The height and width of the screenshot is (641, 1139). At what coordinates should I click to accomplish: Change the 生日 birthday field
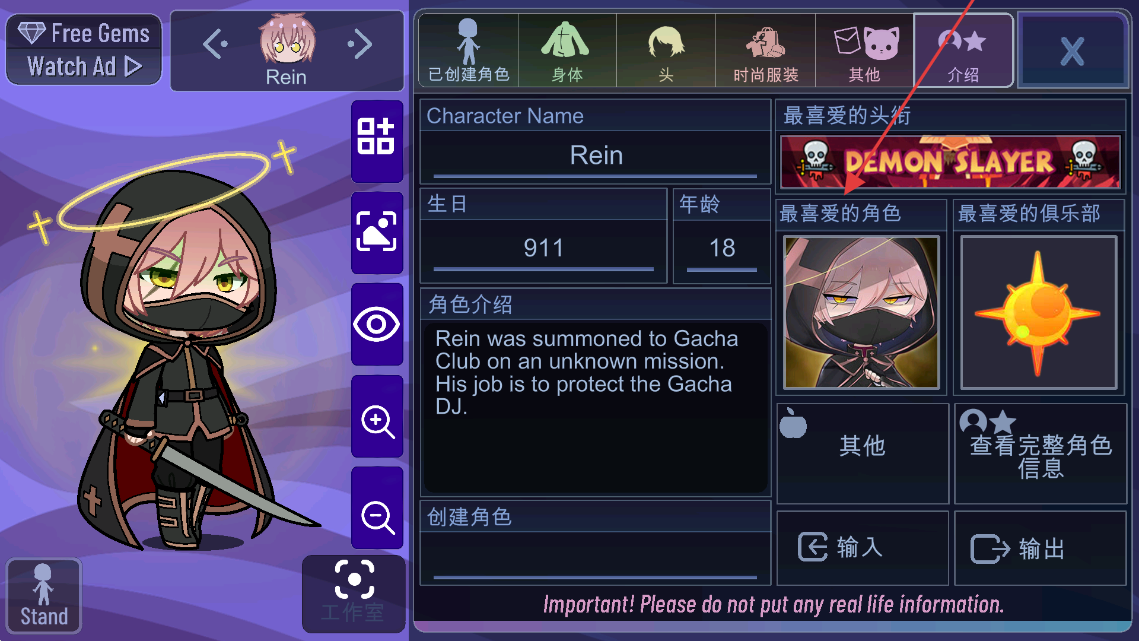point(543,248)
